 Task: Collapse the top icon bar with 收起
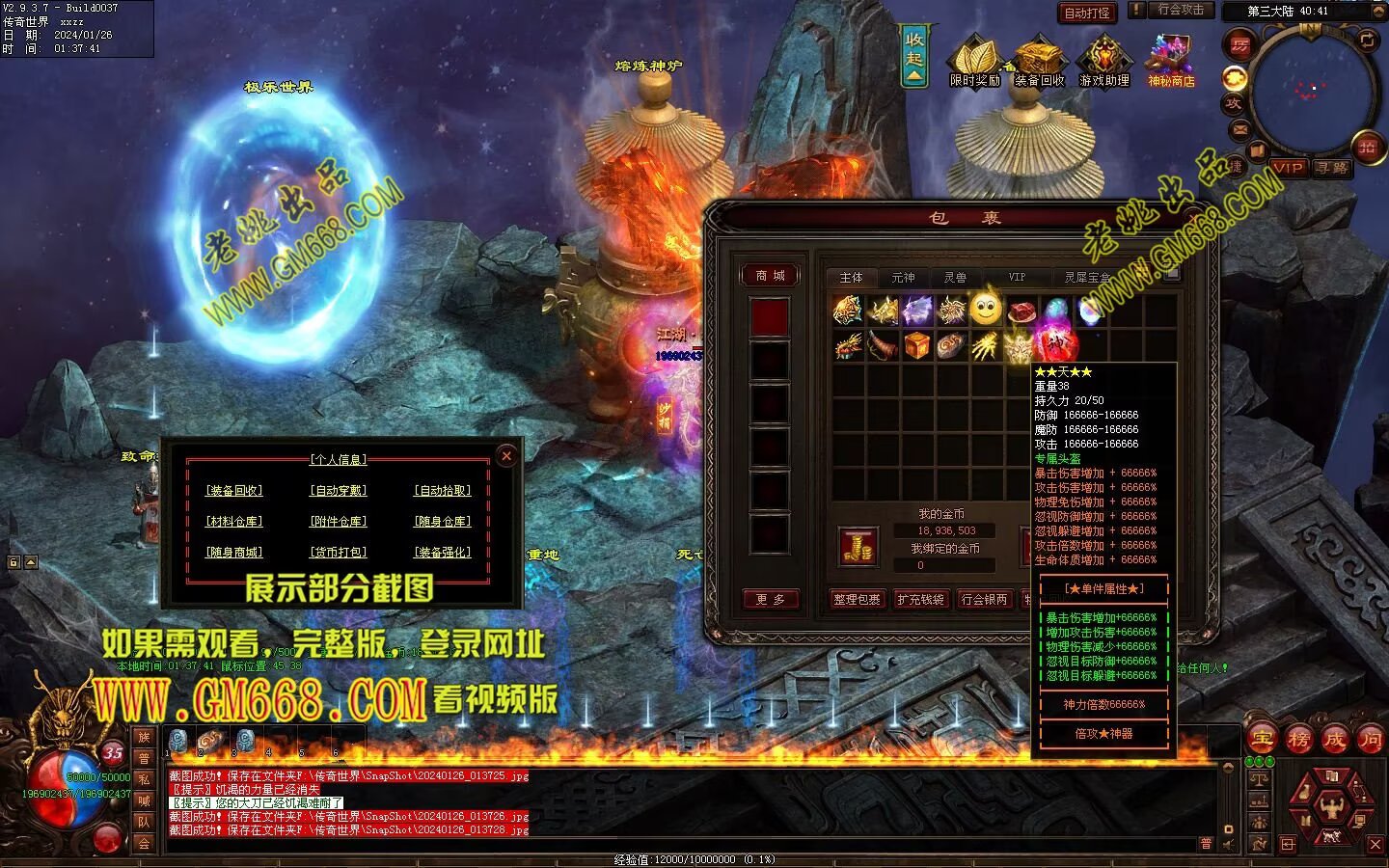point(914,55)
